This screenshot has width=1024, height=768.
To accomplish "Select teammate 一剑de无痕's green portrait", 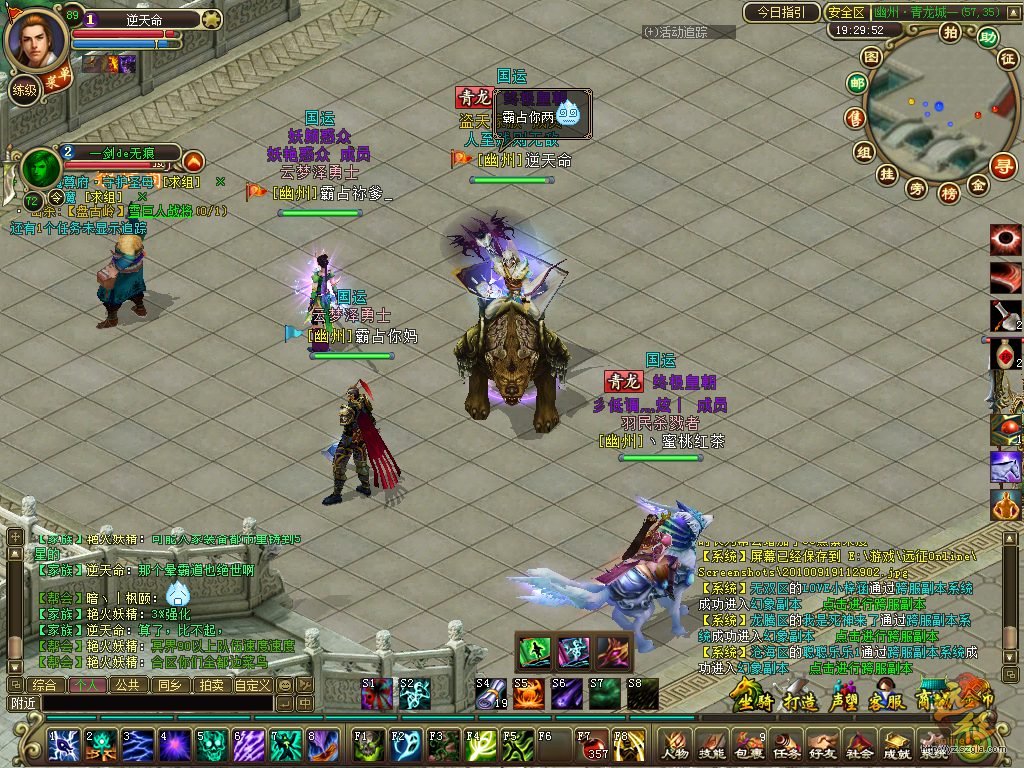I will pyautogui.click(x=40, y=164).
